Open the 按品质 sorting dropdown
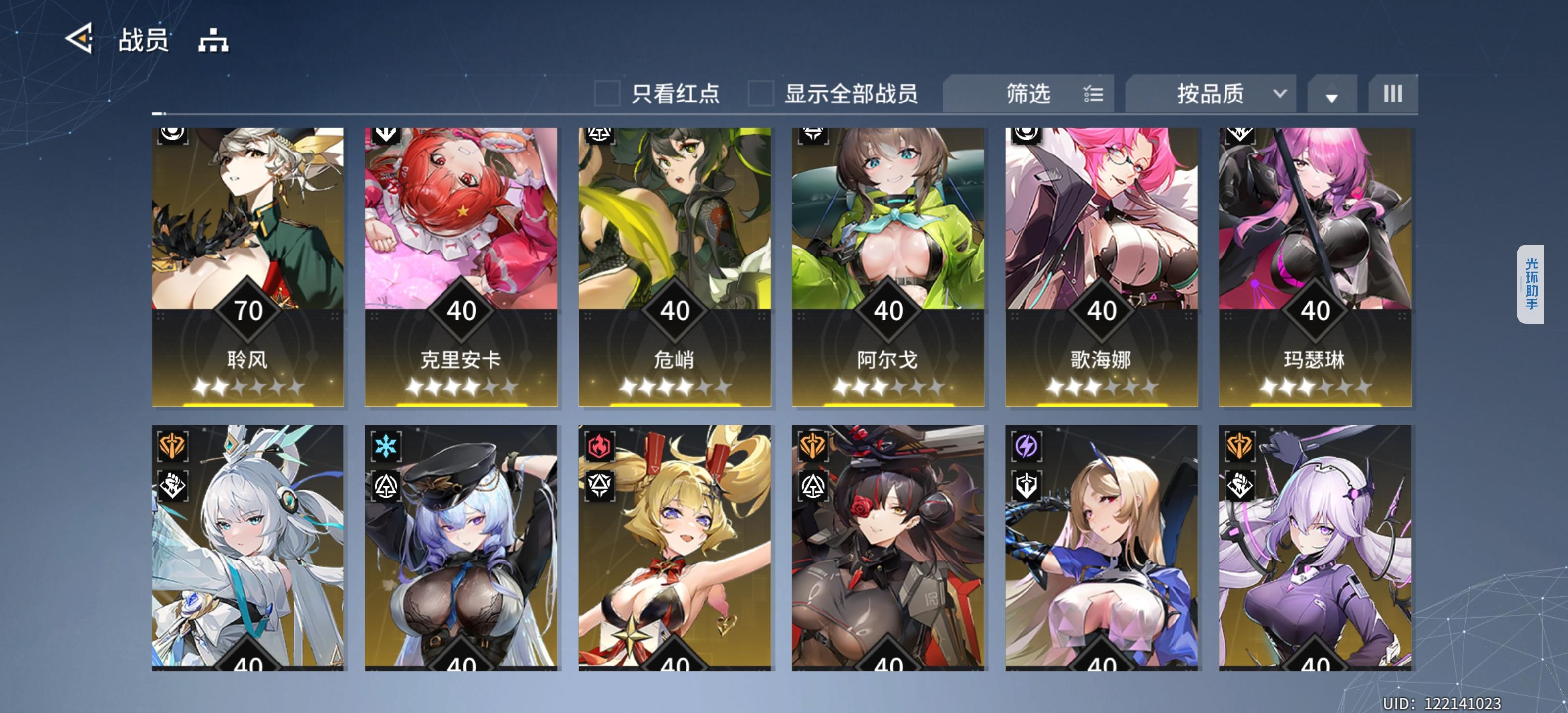 1210,93
